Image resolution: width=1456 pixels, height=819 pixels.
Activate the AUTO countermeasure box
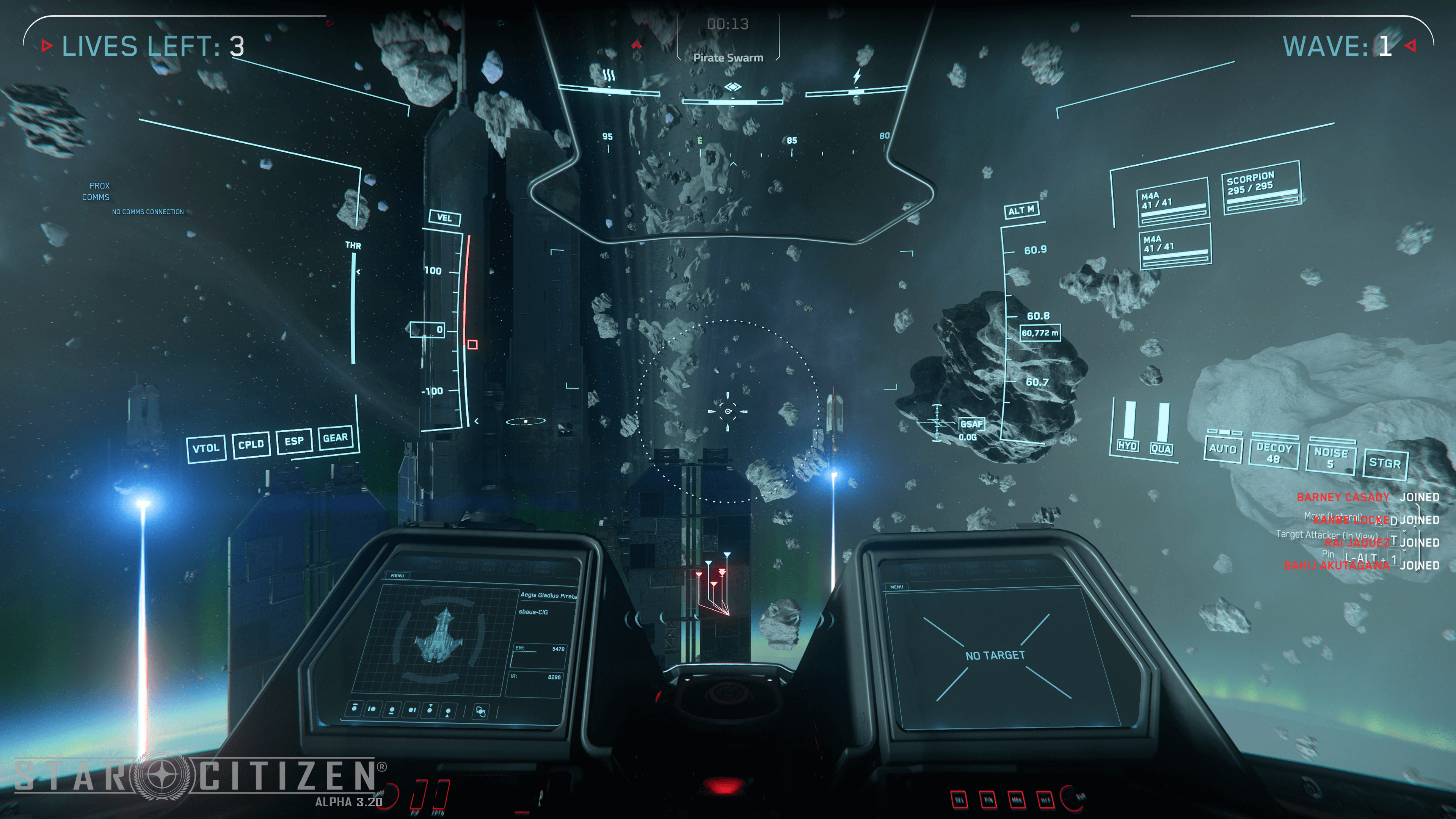click(x=1222, y=449)
